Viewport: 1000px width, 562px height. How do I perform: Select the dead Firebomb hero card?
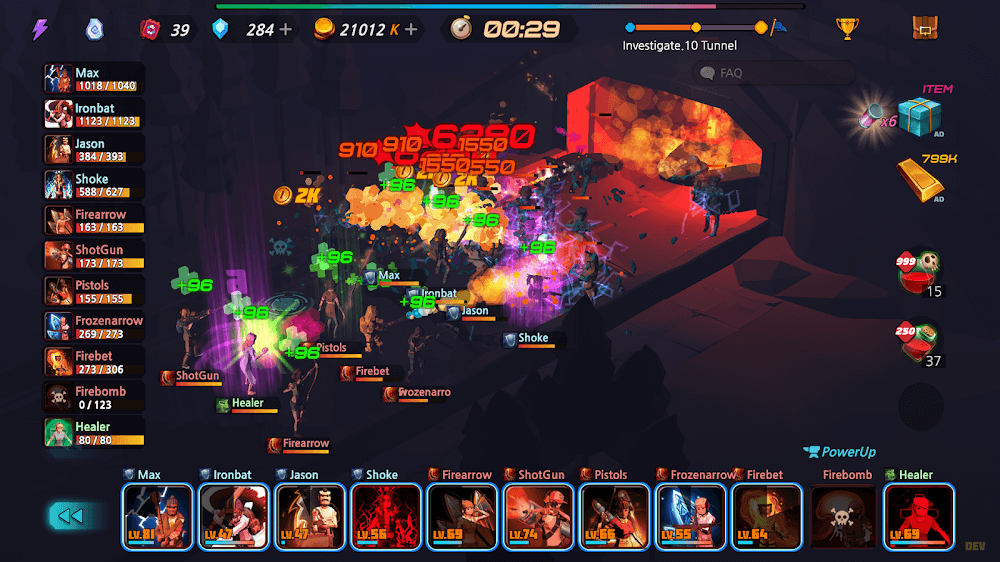click(x=843, y=516)
